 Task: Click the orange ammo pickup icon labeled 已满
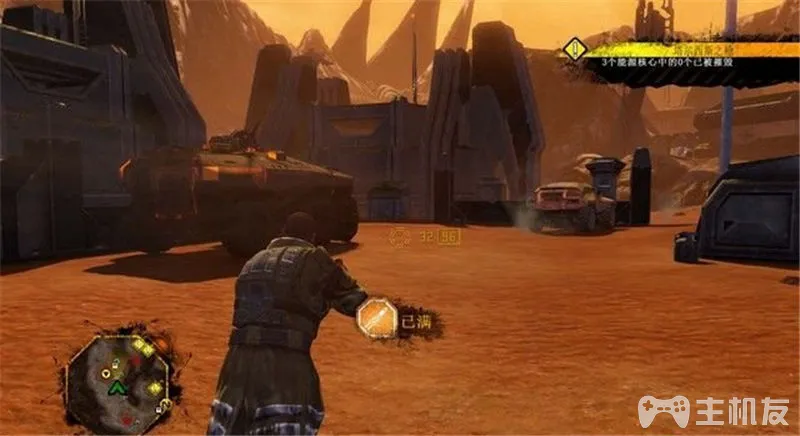tap(379, 319)
